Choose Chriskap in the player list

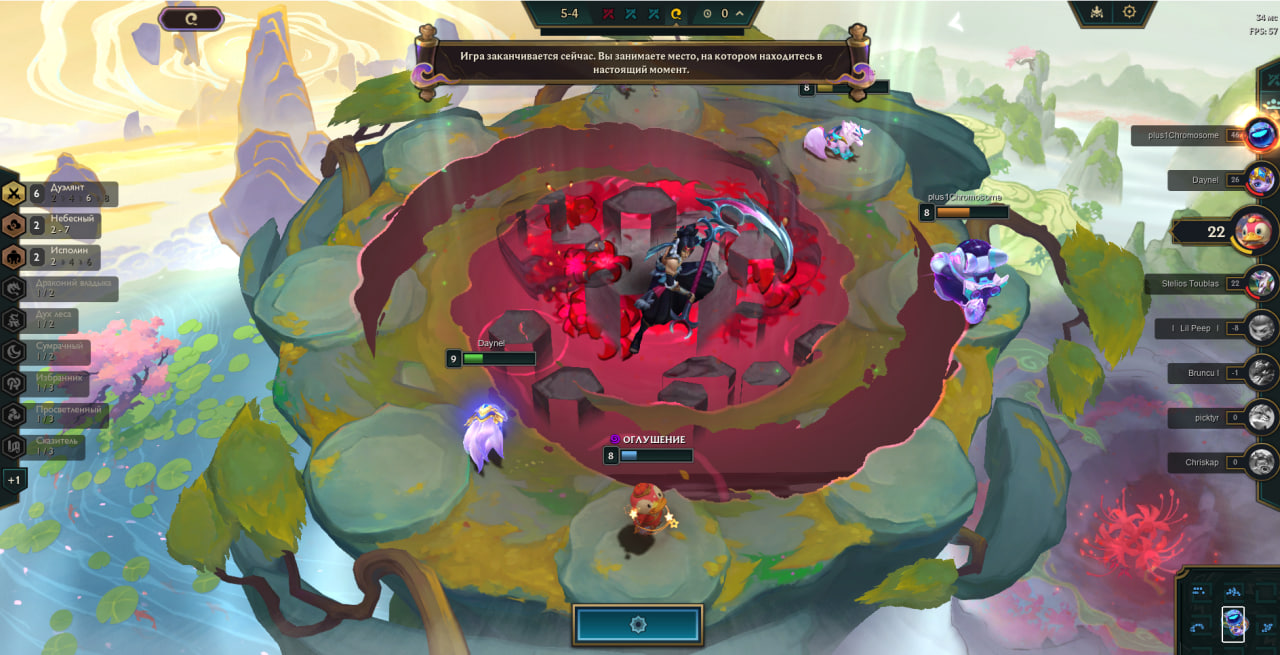click(1207, 462)
